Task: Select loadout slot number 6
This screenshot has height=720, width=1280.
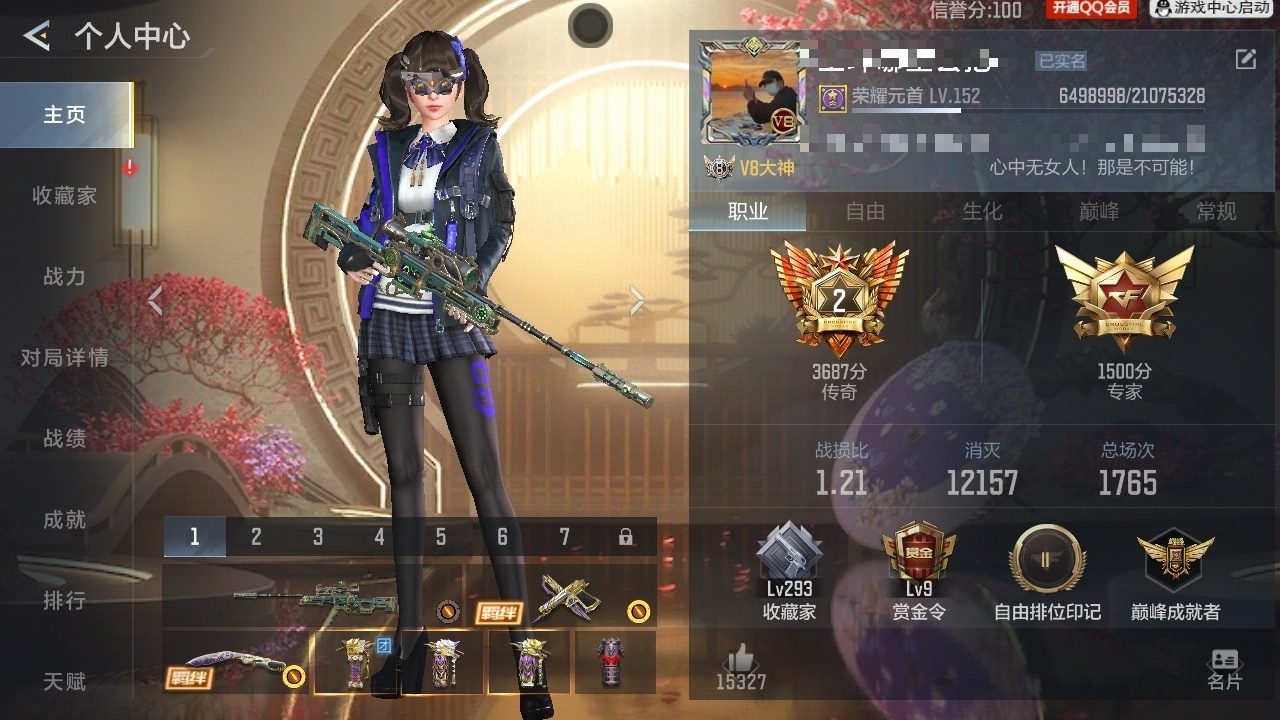Action: (x=502, y=537)
